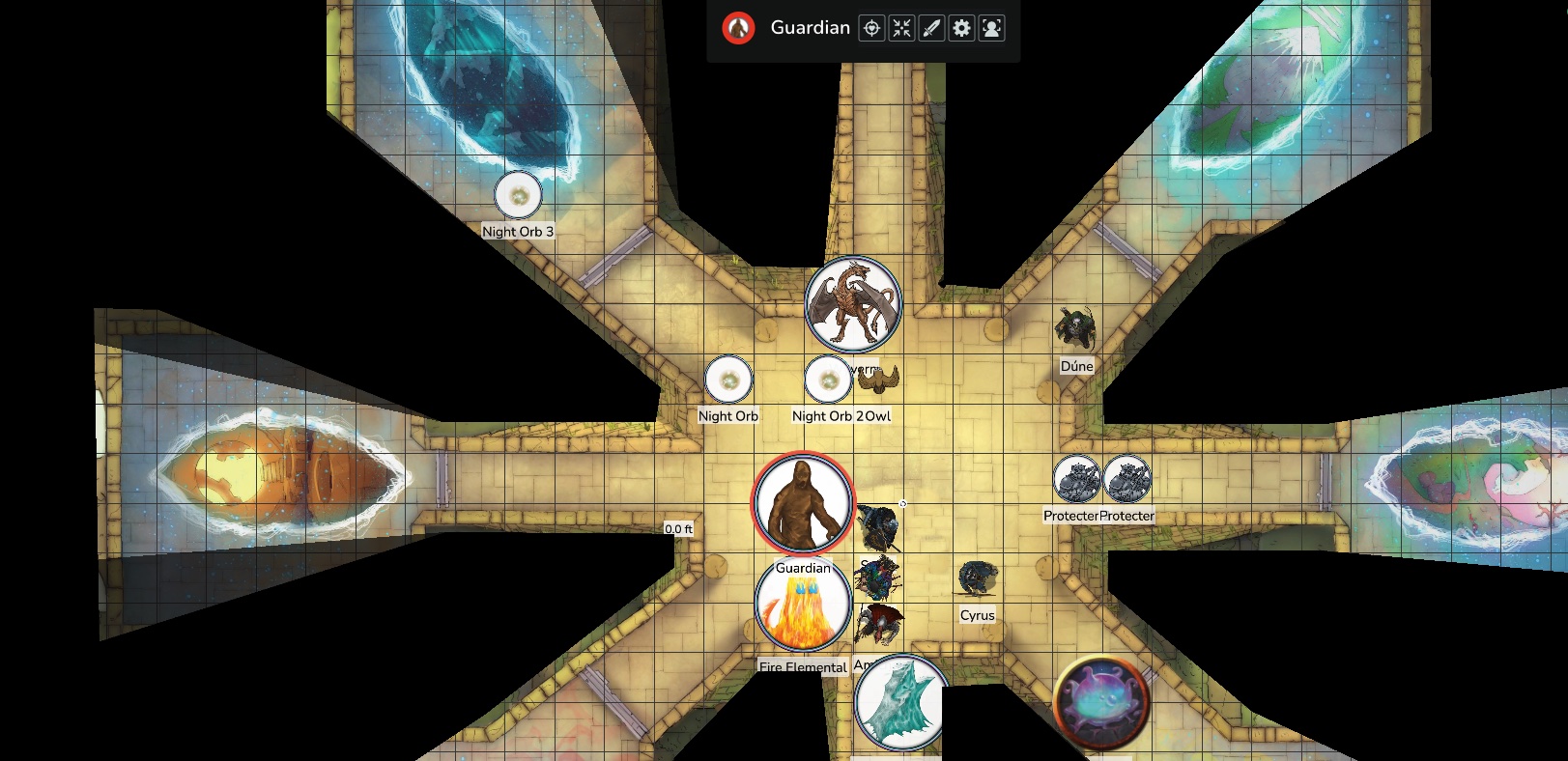
Task: Open the gear settings for Guardian token
Action: click(961, 28)
